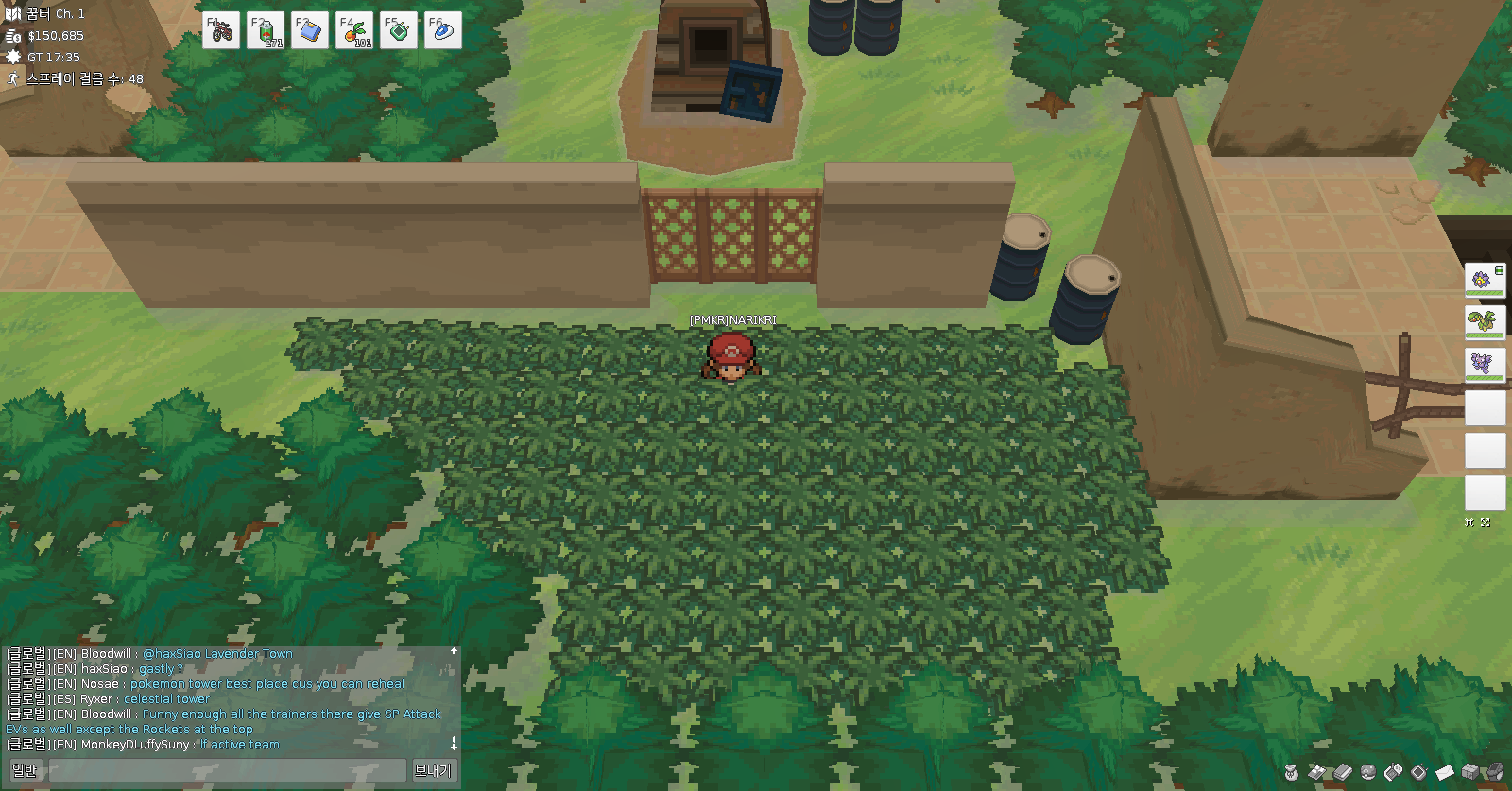
Task: Click the Bloodwill Lavender Town chat message
Action: pos(217,653)
